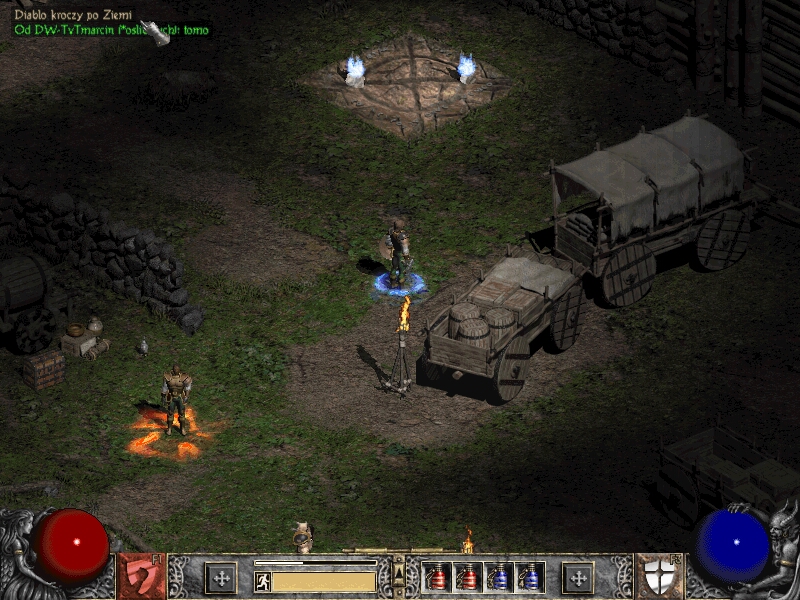Toggle the run/walk button

pyautogui.click(x=263, y=581)
